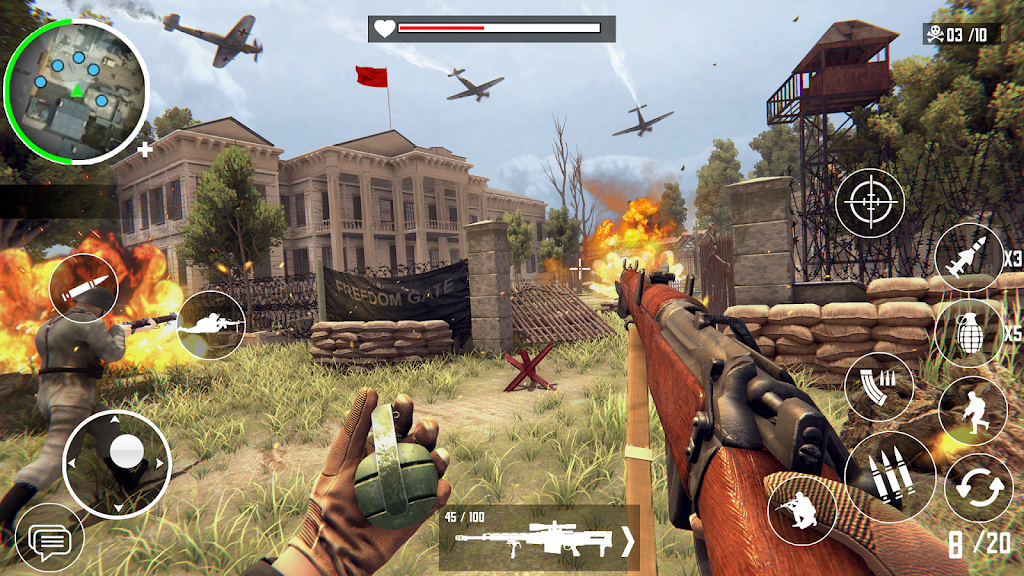Screen dimensions: 1024x576
Task: Open the chat message bubble
Action: tap(49, 543)
